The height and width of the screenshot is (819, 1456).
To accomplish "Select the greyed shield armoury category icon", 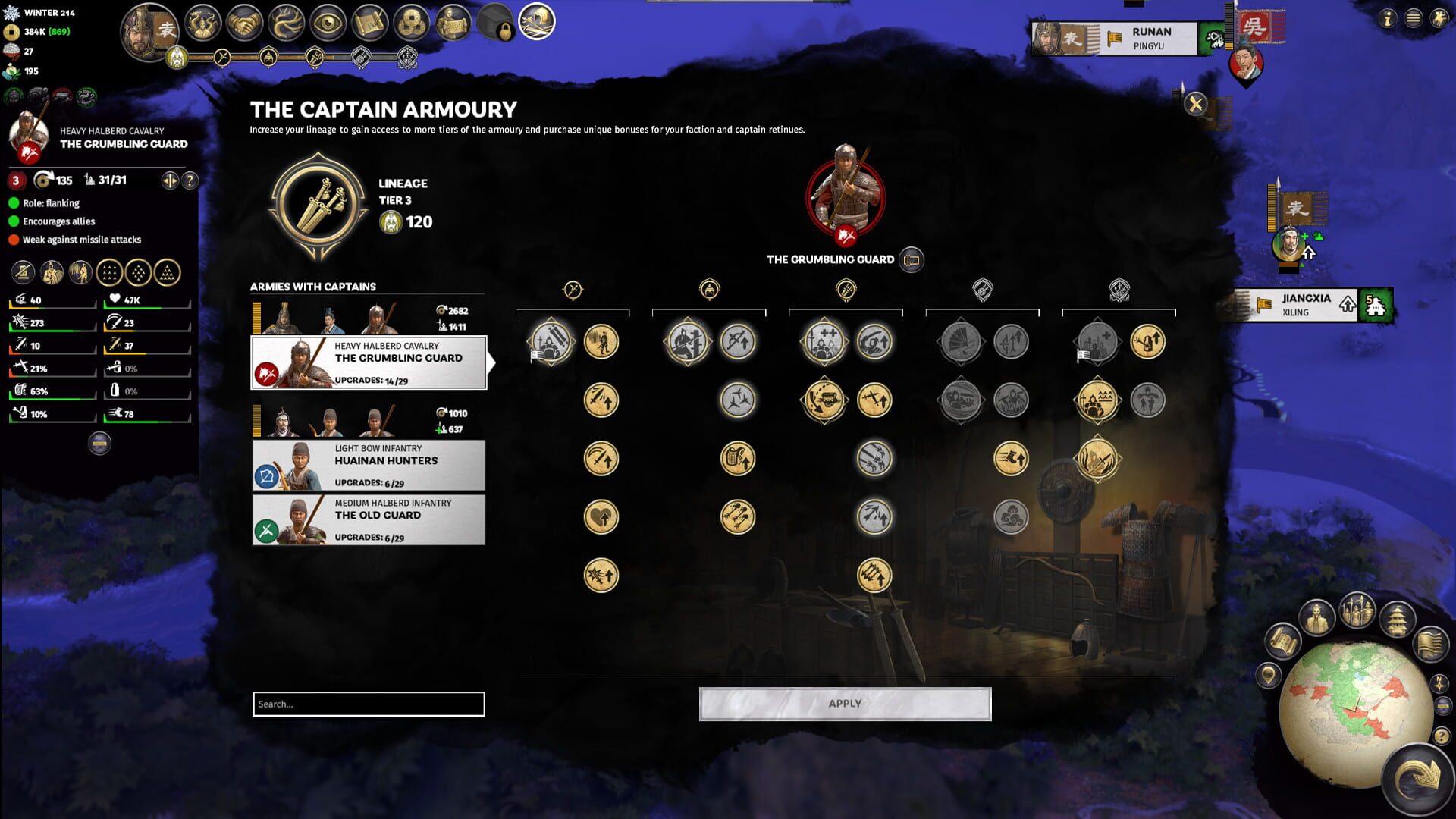I will tap(982, 288).
